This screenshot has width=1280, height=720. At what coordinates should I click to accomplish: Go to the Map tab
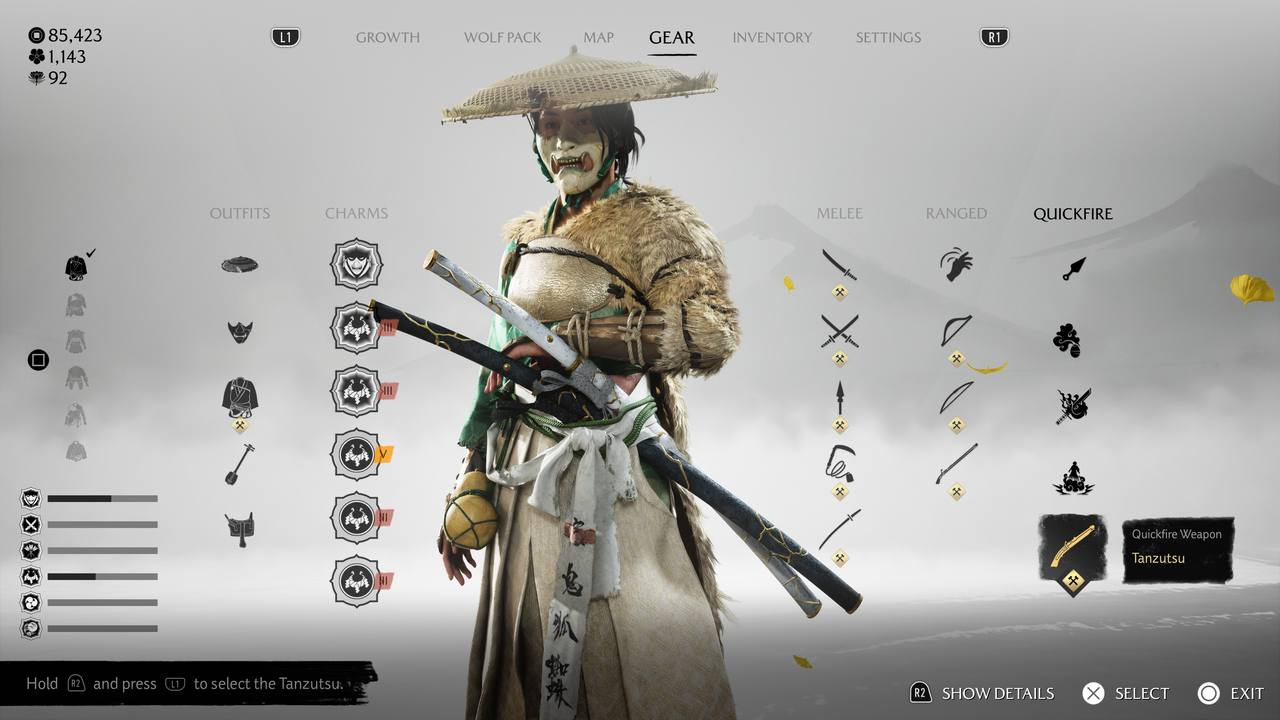click(x=598, y=38)
